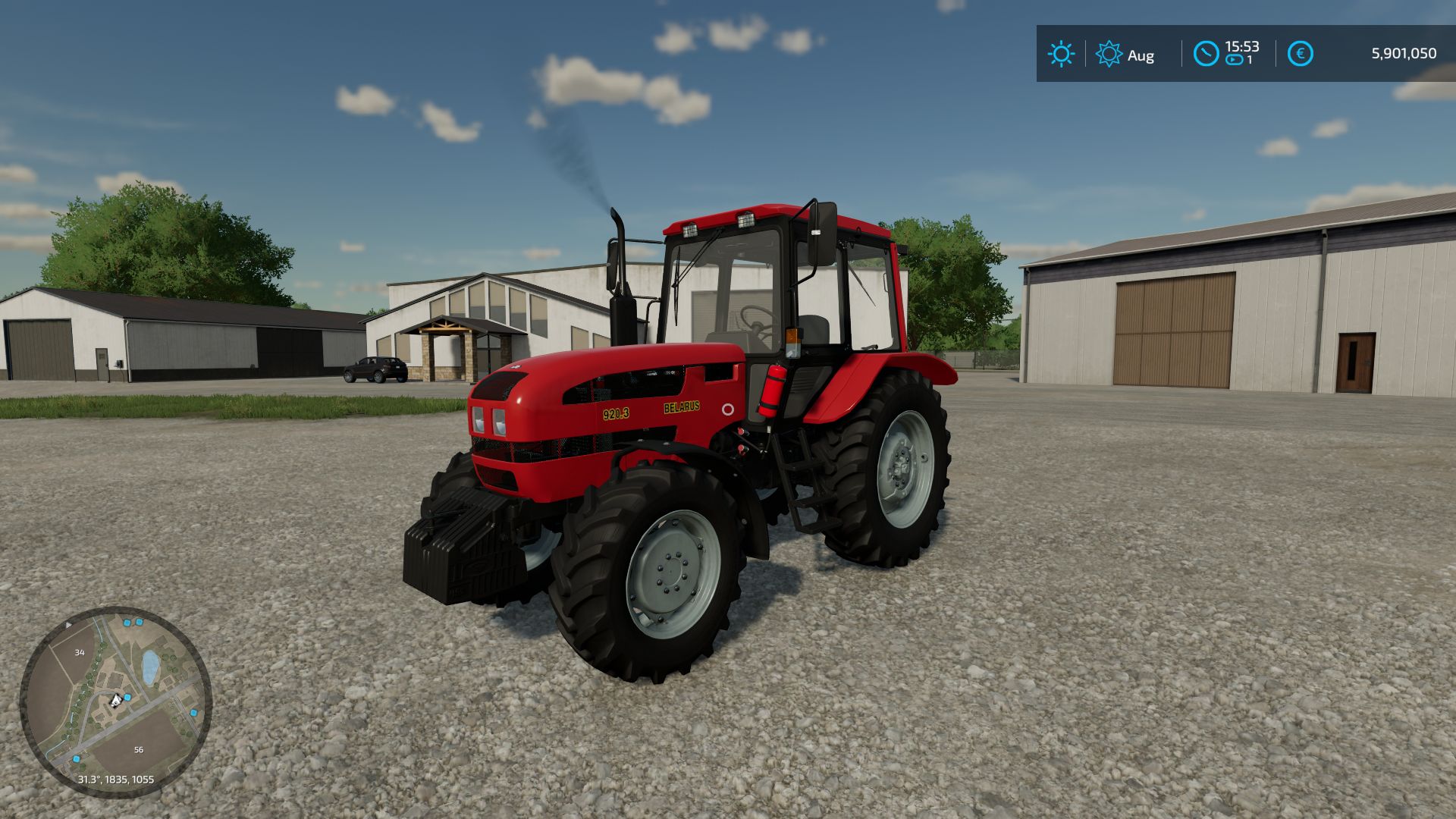Select the time readout 15:53
The image size is (1456, 819).
click(1242, 47)
